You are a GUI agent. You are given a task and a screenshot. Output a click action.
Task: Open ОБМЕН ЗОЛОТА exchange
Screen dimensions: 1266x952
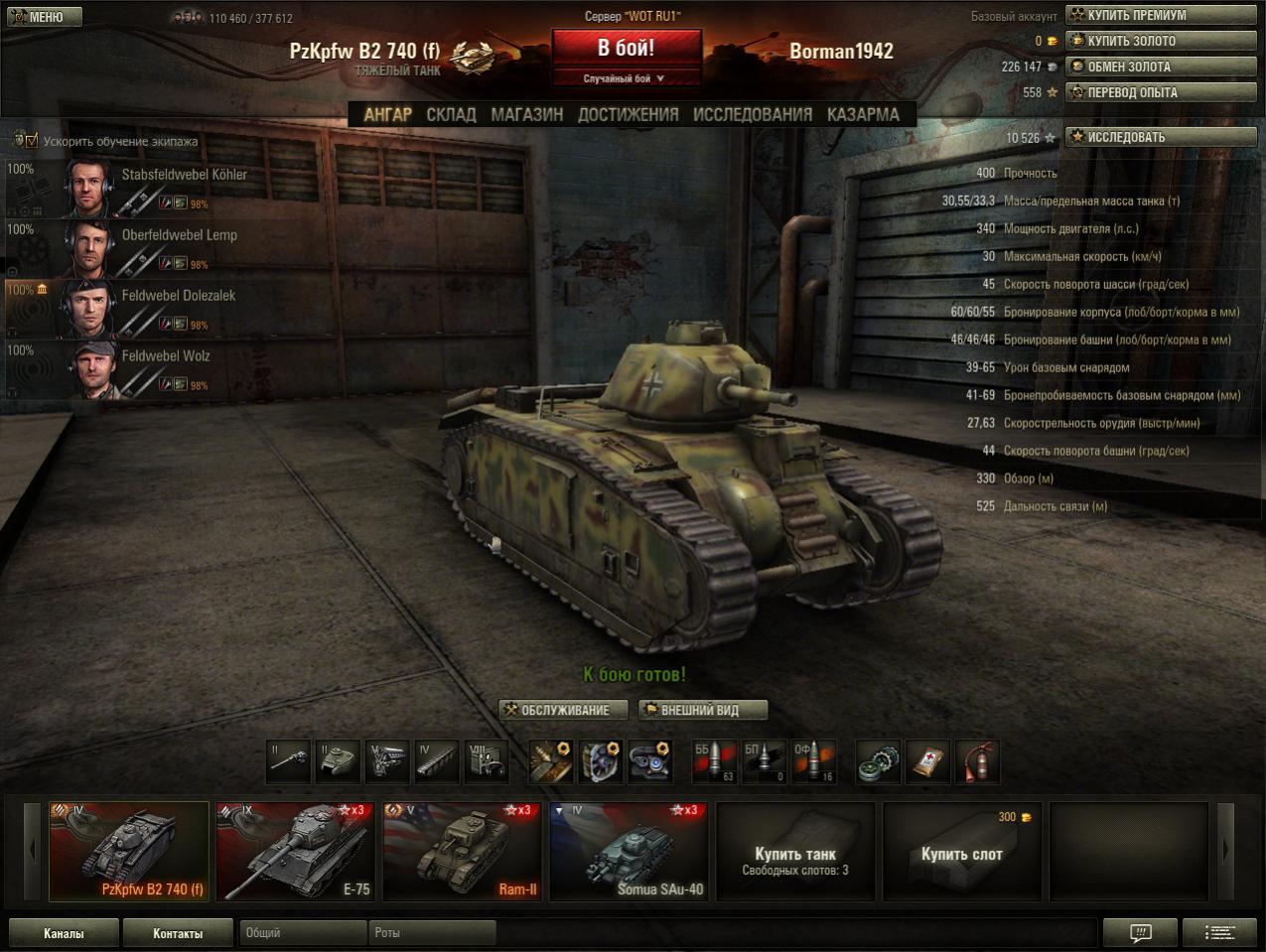pos(1160,67)
